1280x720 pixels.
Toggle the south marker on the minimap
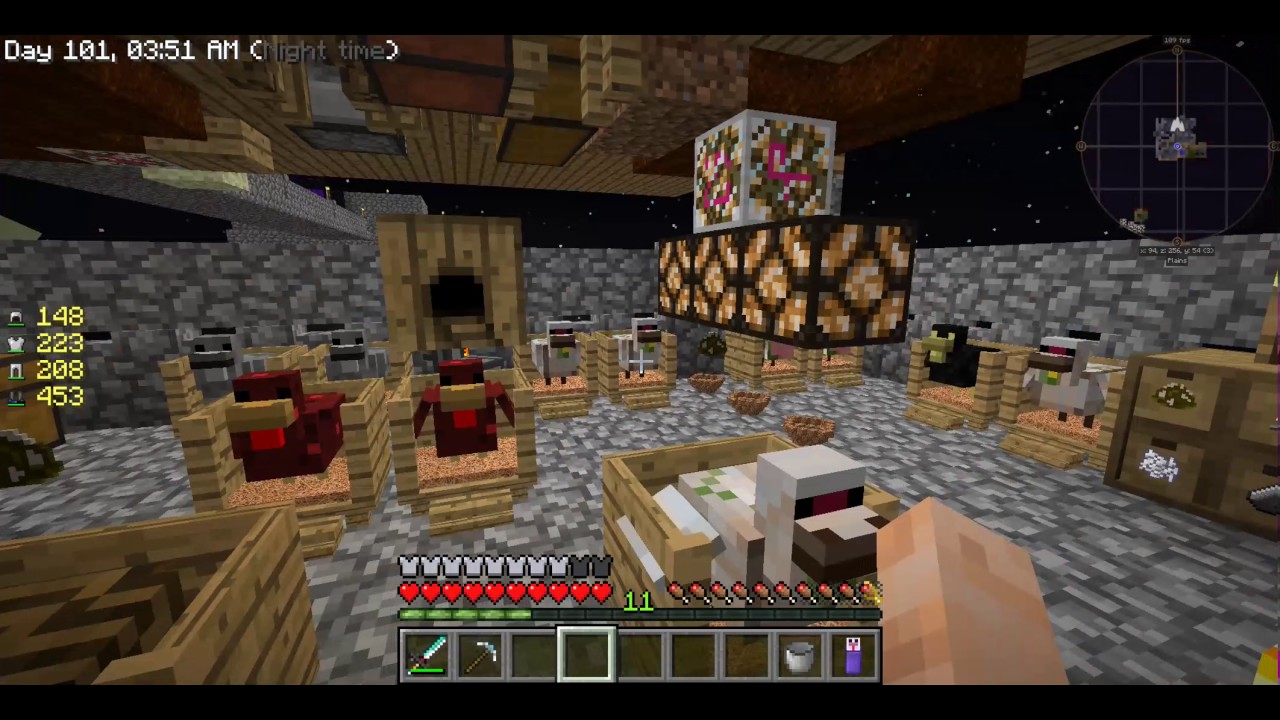(1176, 241)
